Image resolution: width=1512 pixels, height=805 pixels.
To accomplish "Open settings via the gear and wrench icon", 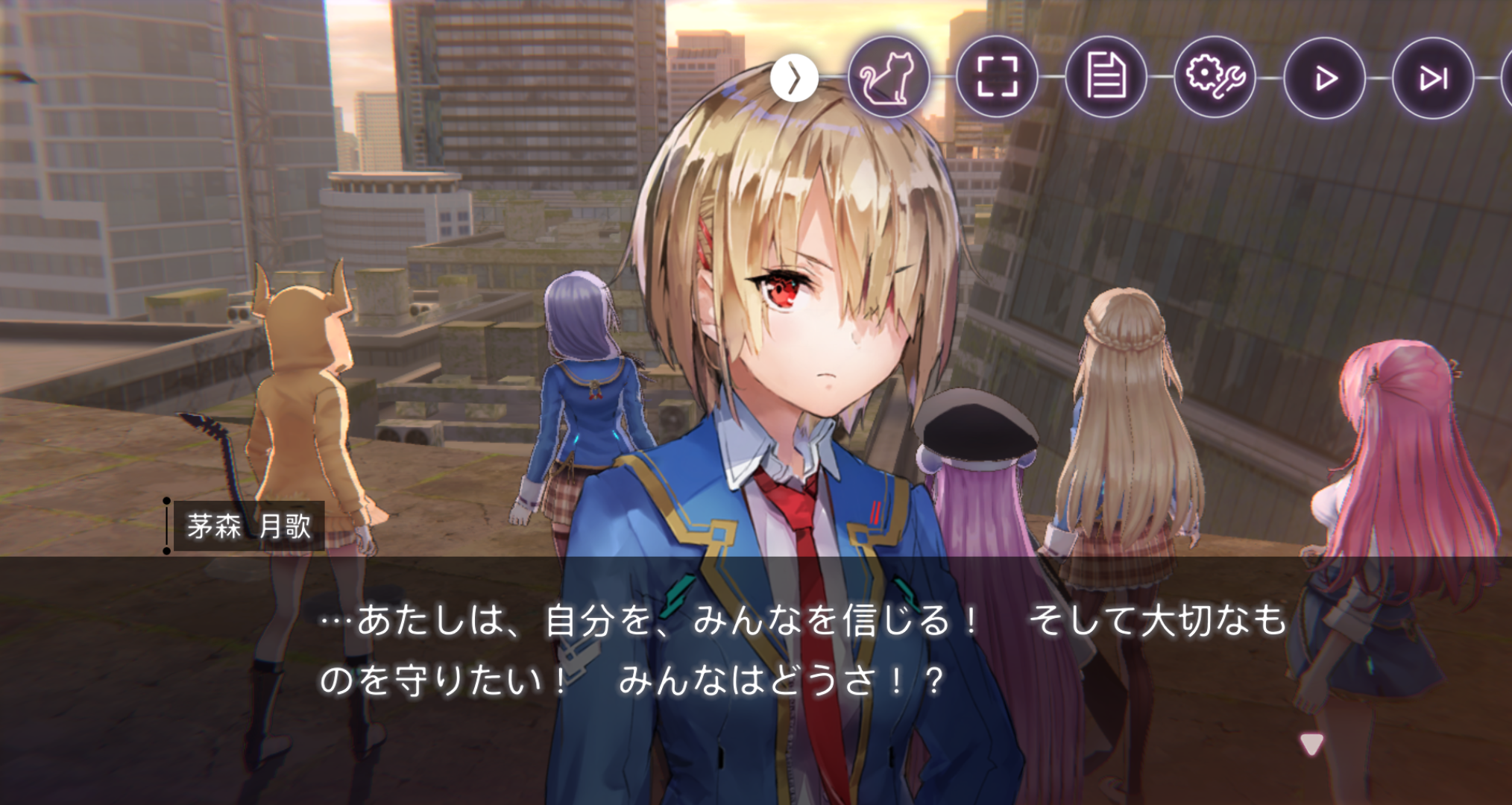I will [x=1215, y=78].
